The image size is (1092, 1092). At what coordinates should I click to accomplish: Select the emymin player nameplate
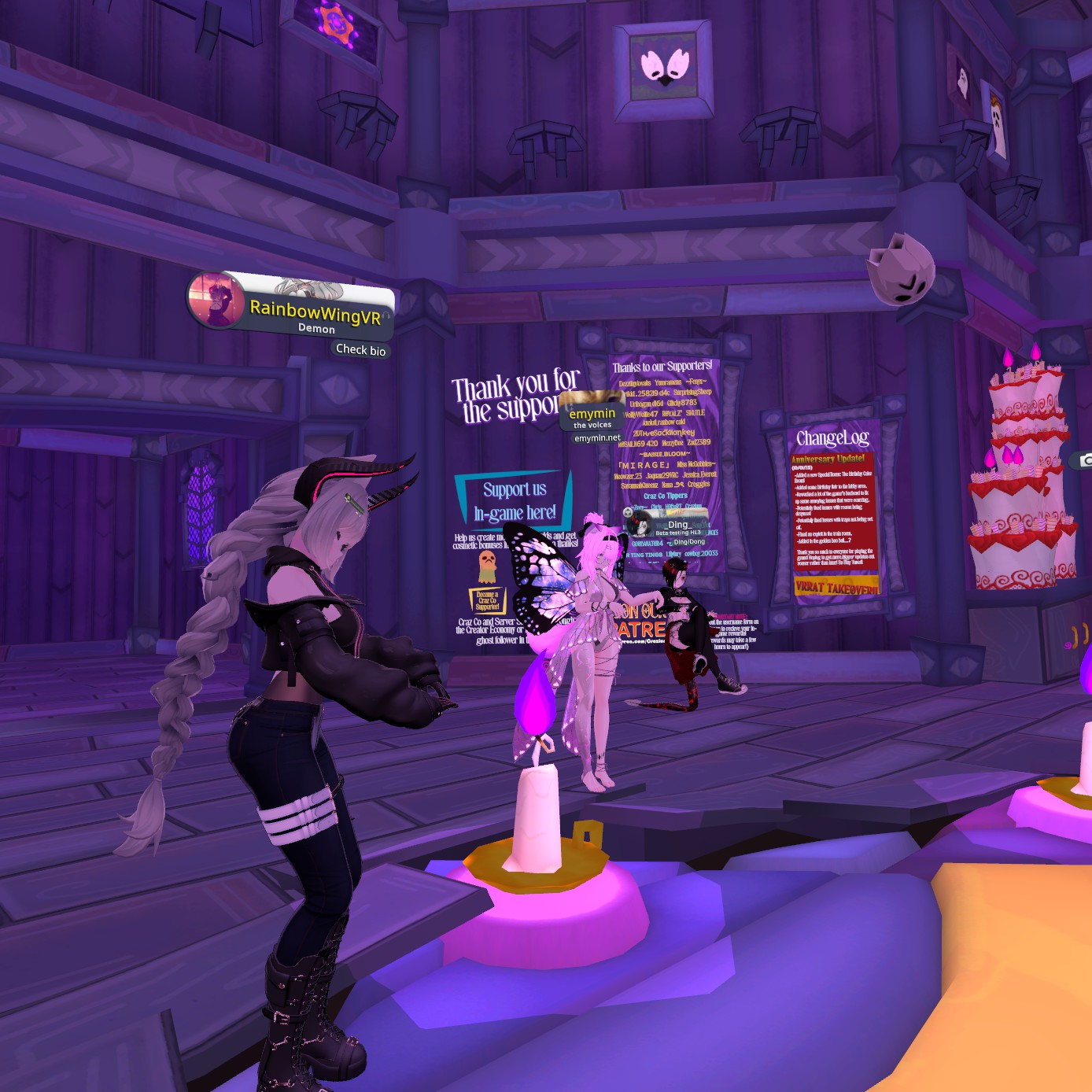tap(592, 414)
